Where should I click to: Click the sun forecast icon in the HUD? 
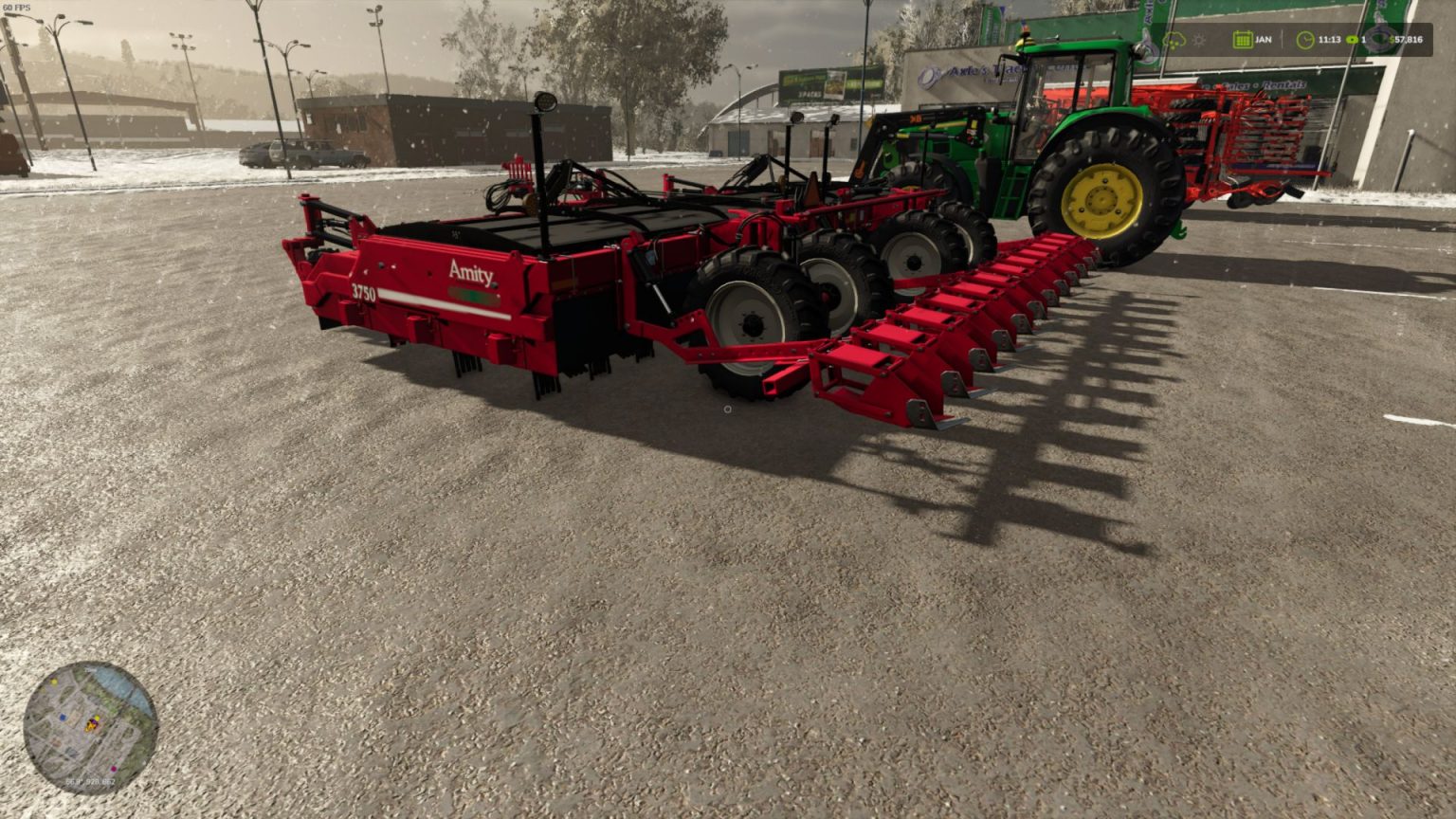click(1199, 41)
